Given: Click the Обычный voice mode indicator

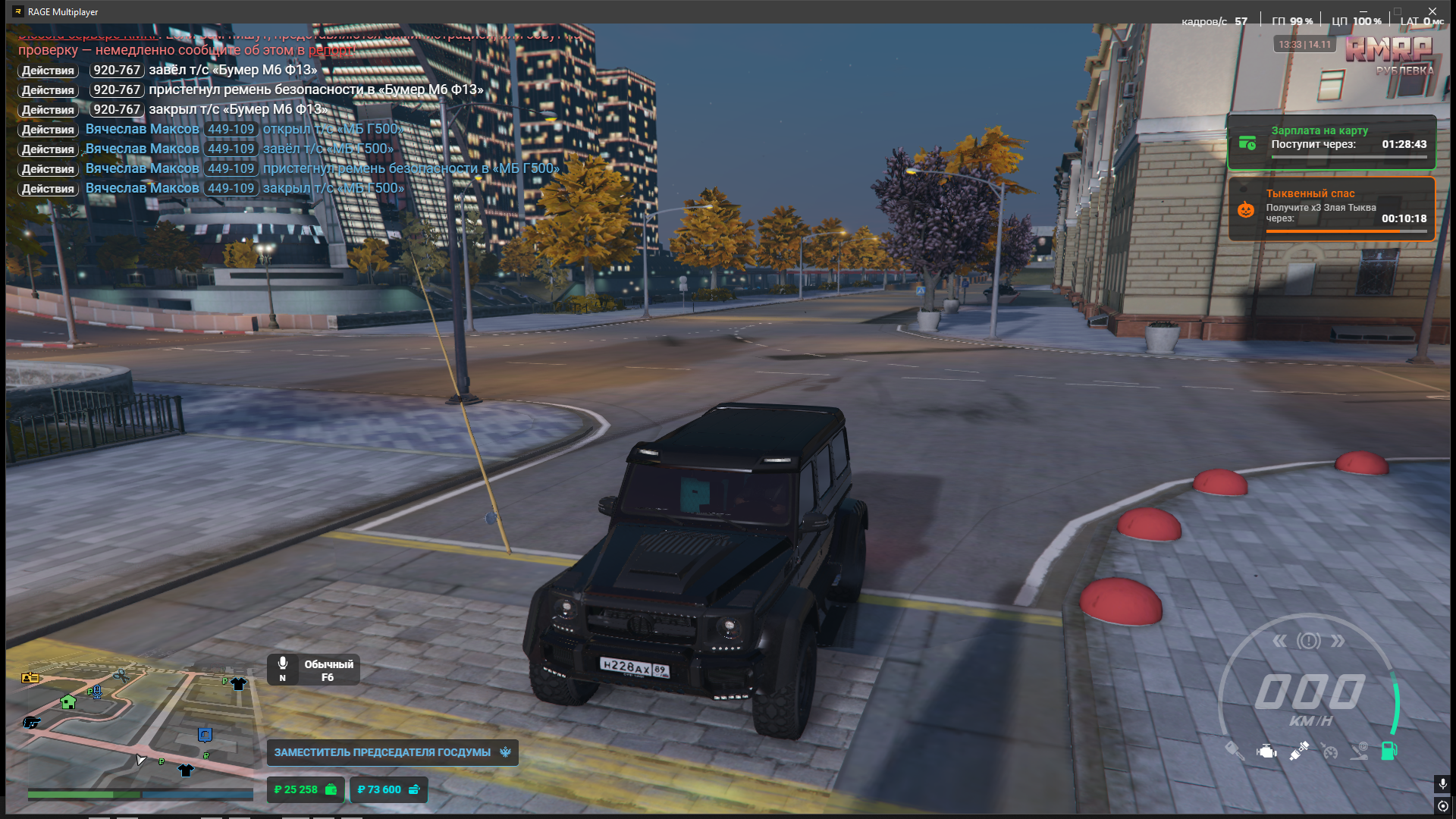Looking at the screenshot, I should click(313, 670).
